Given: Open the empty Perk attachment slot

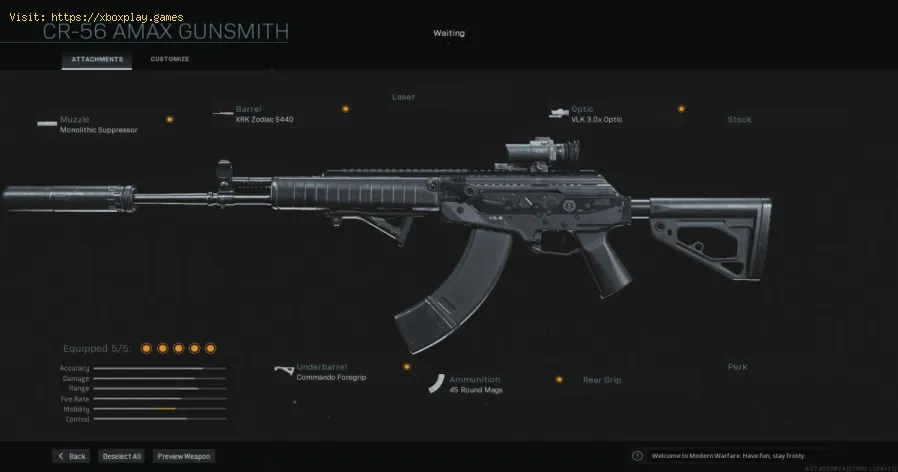Looking at the screenshot, I should (737, 367).
